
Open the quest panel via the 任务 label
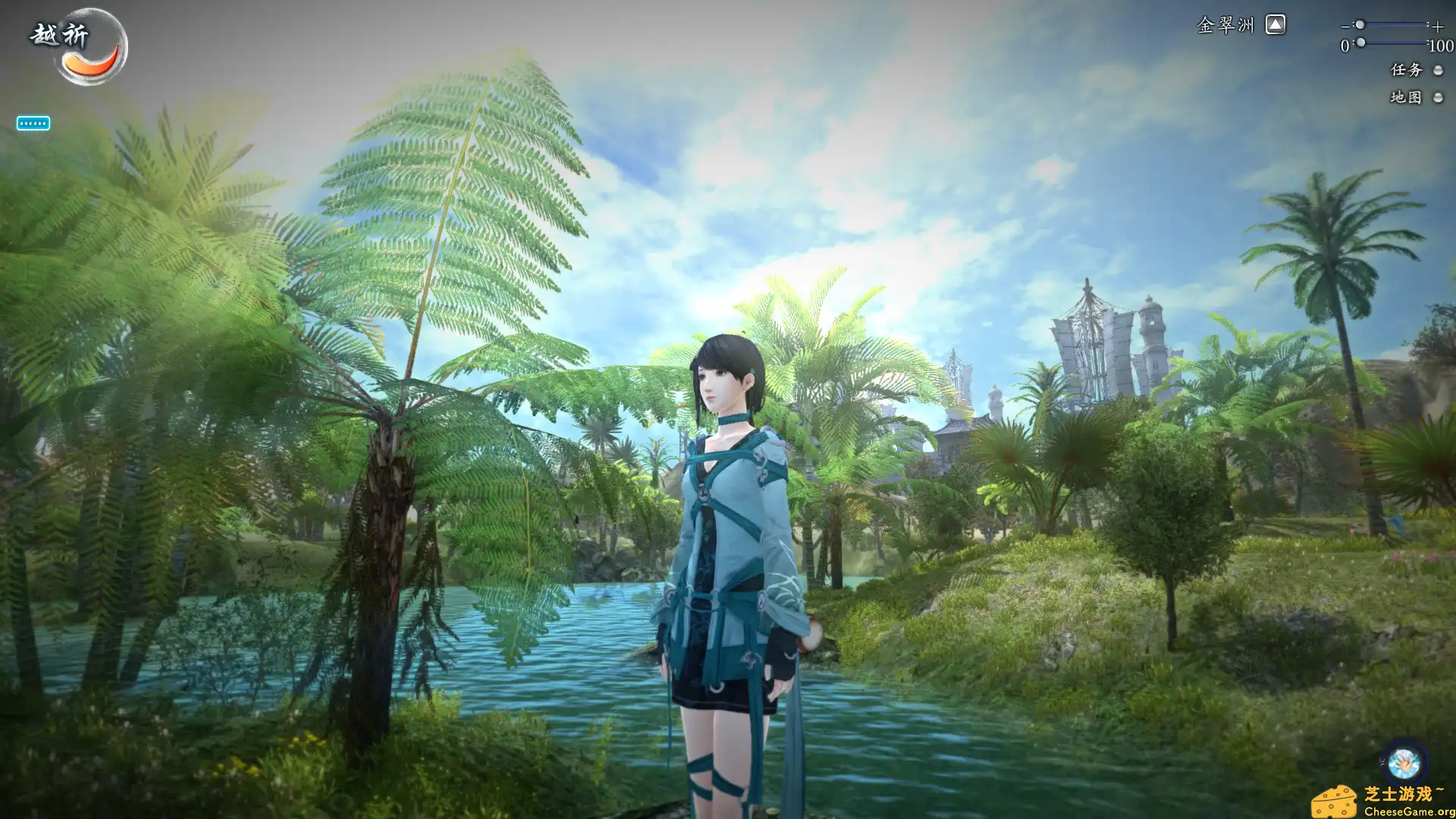(x=1405, y=70)
